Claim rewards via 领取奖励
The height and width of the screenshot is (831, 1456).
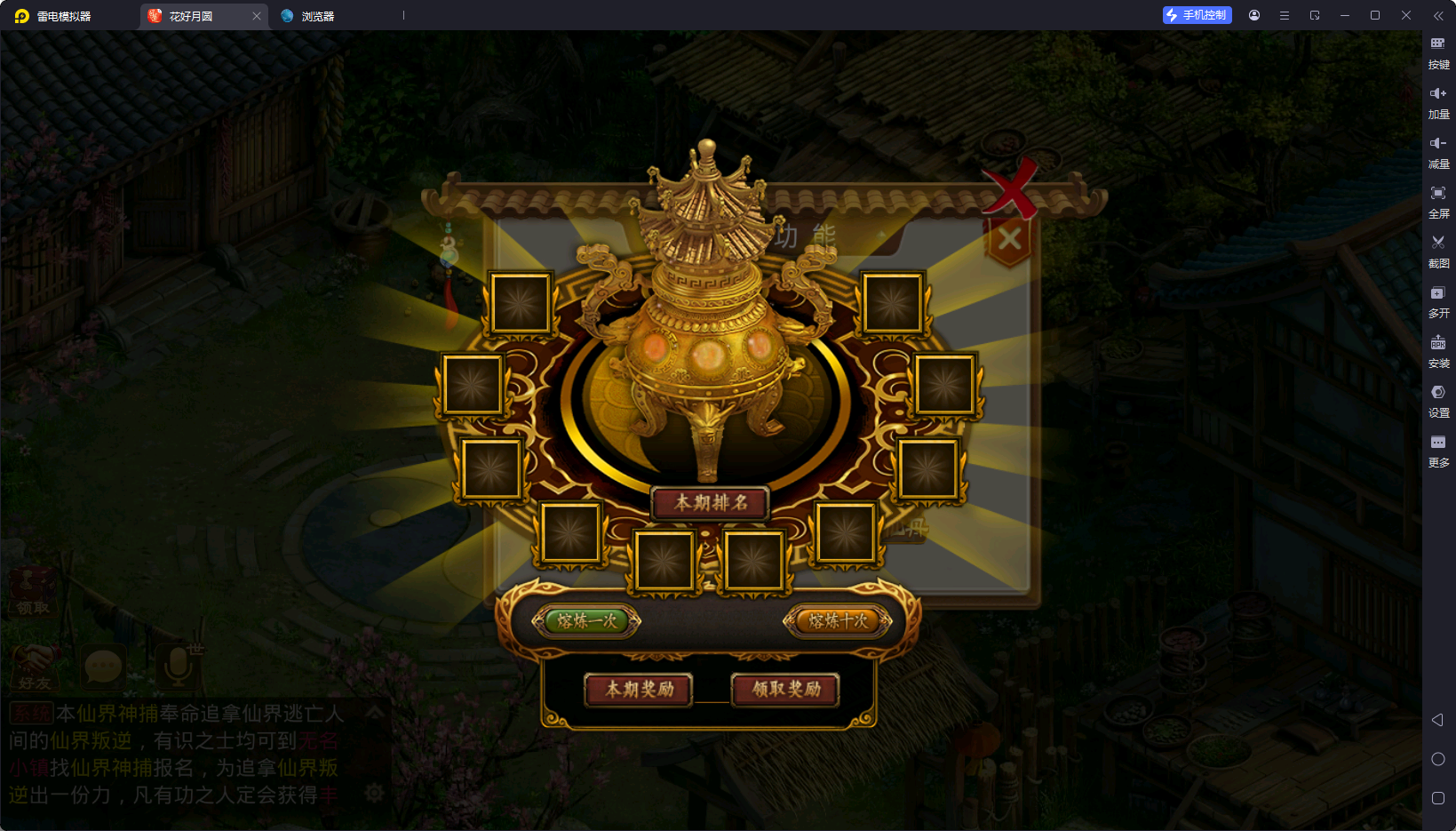click(785, 689)
